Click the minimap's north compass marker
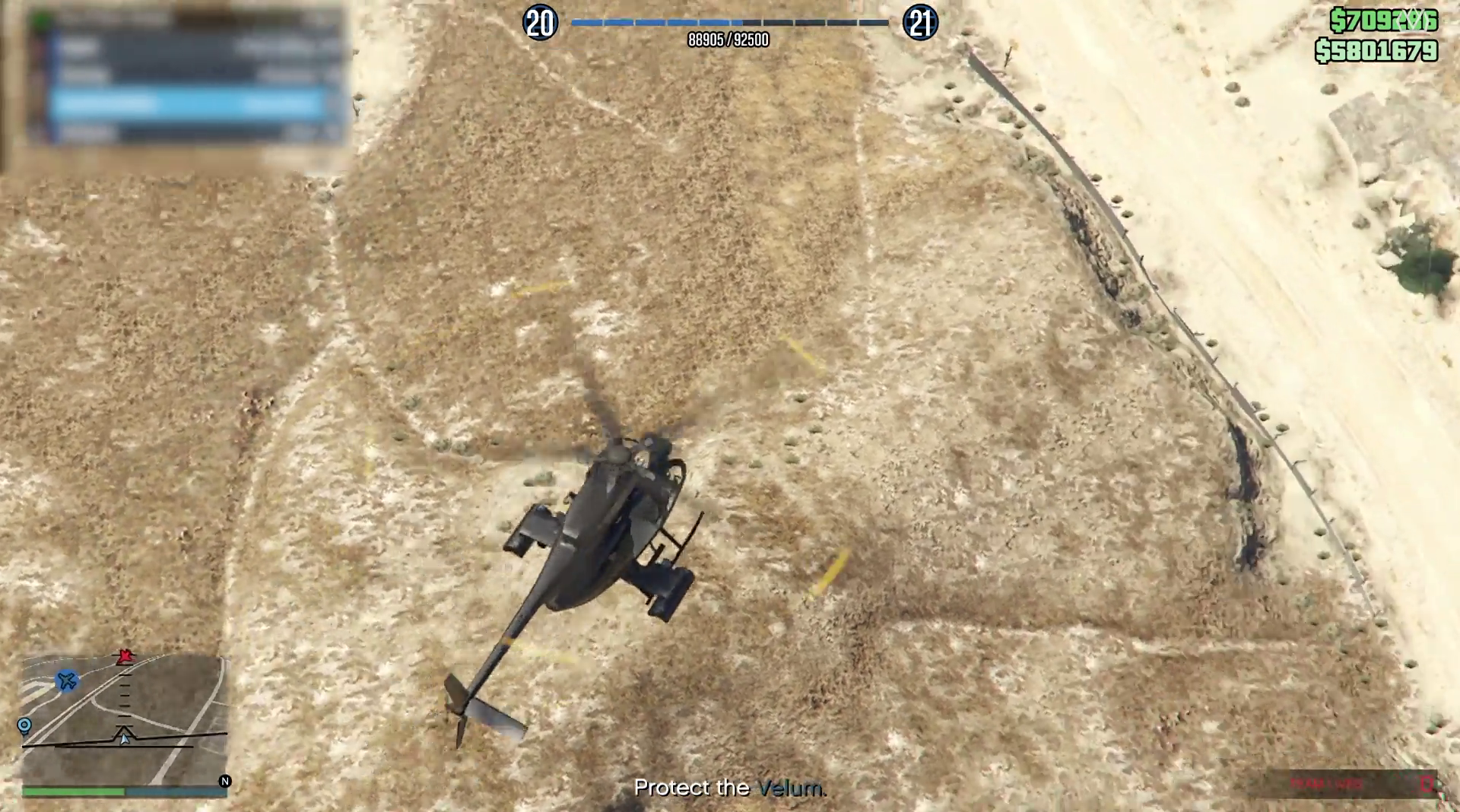 (224, 781)
